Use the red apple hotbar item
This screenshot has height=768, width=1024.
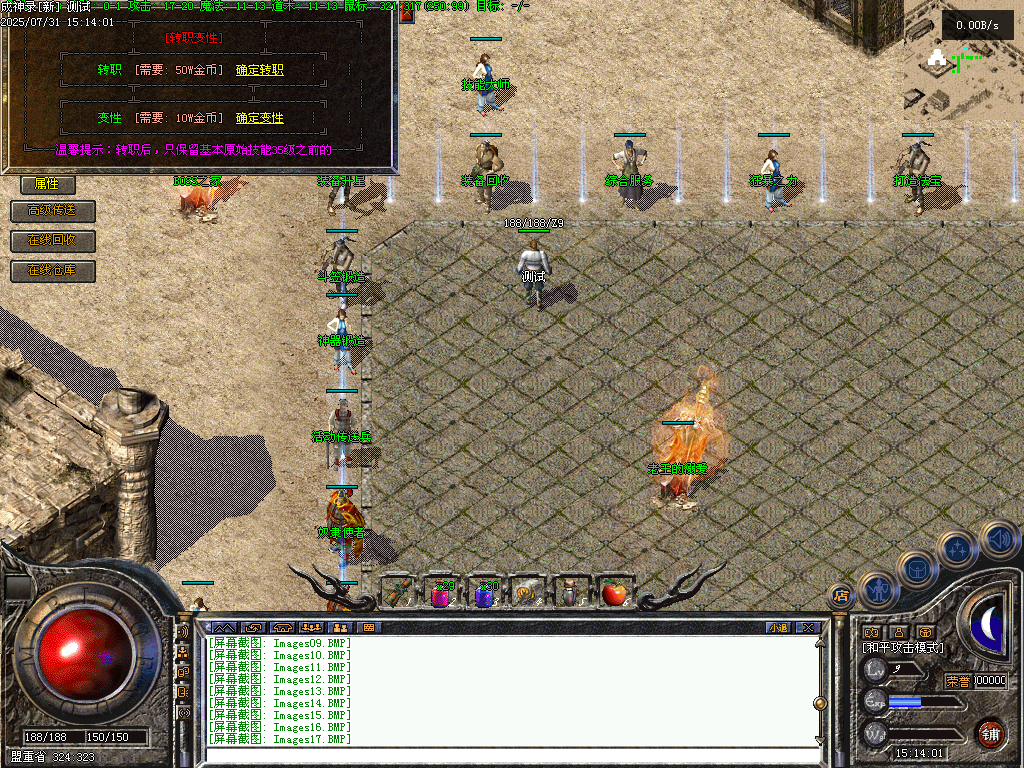(613, 594)
